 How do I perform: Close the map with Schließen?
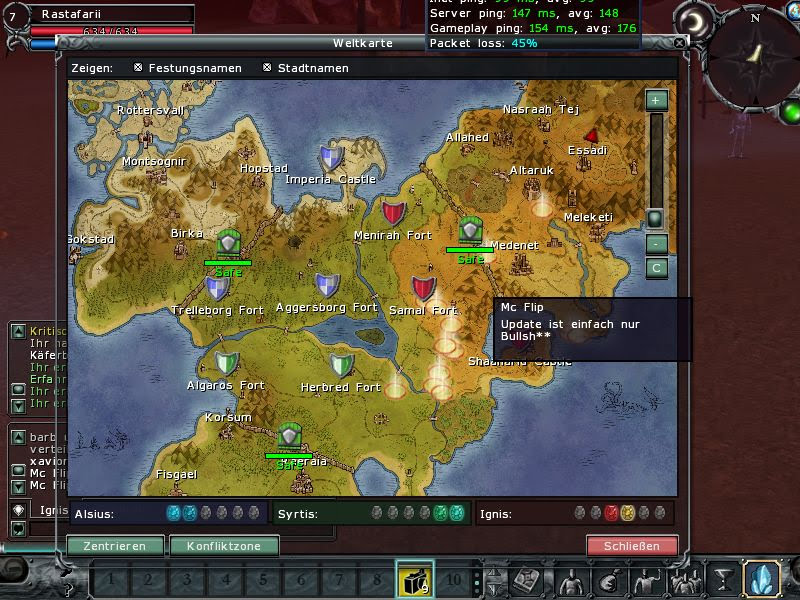click(x=632, y=546)
